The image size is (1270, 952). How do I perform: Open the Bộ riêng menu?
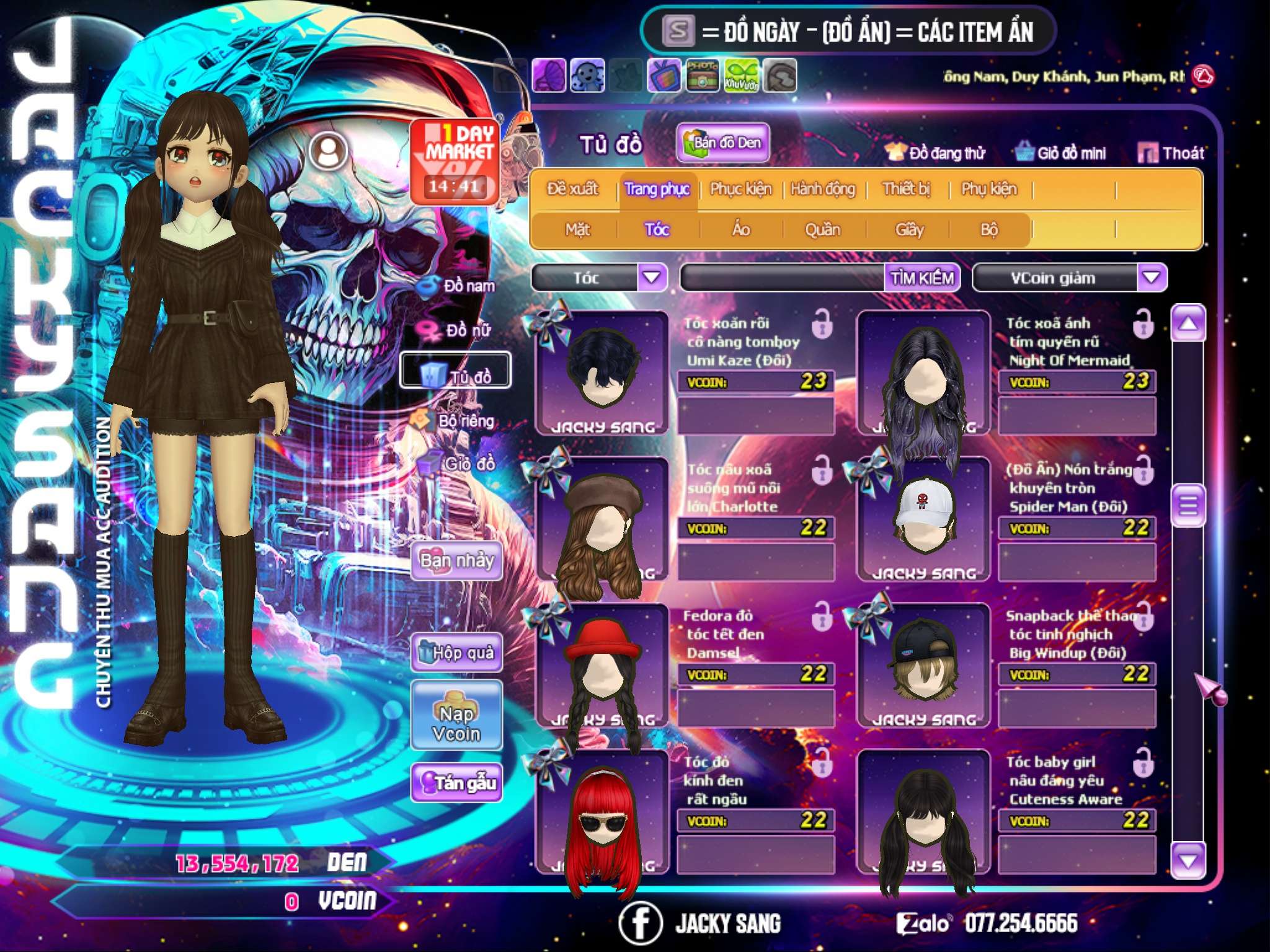pos(459,421)
